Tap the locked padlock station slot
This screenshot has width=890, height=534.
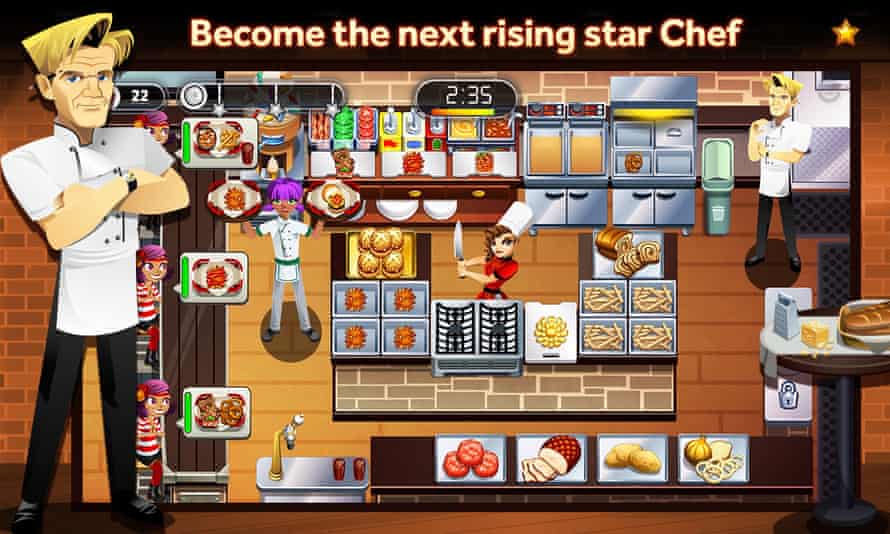coord(783,396)
